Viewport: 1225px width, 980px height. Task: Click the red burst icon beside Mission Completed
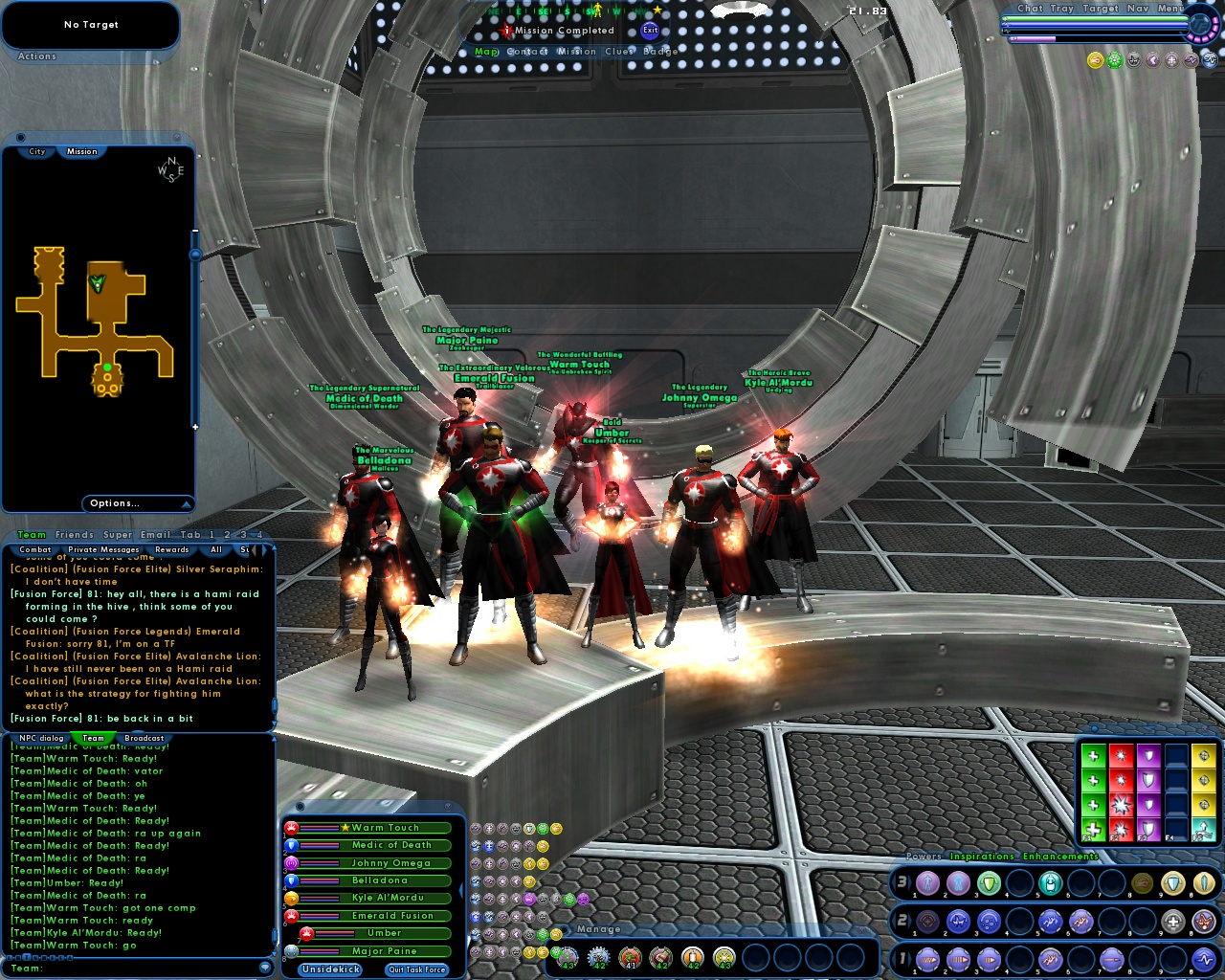click(x=506, y=30)
